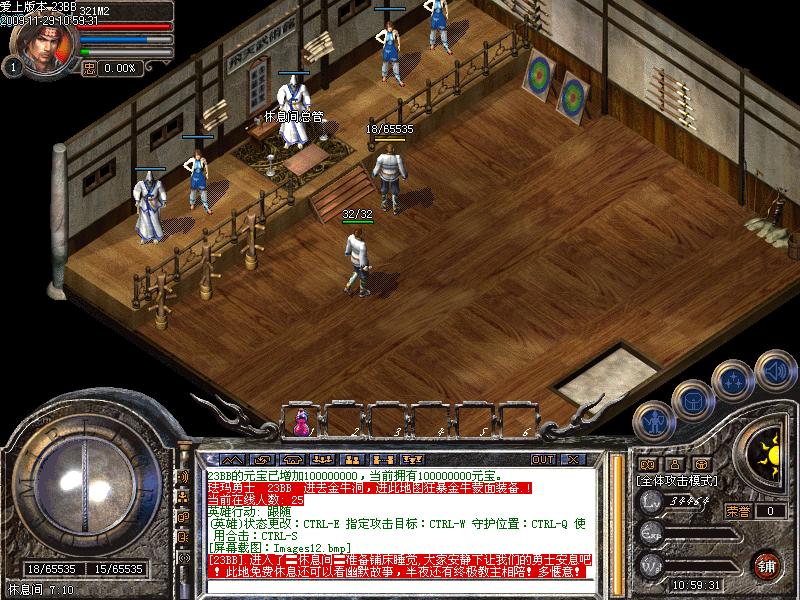800x600 pixels.
Task: Click the single figure button above attack mode
Action: coord(674,464)
